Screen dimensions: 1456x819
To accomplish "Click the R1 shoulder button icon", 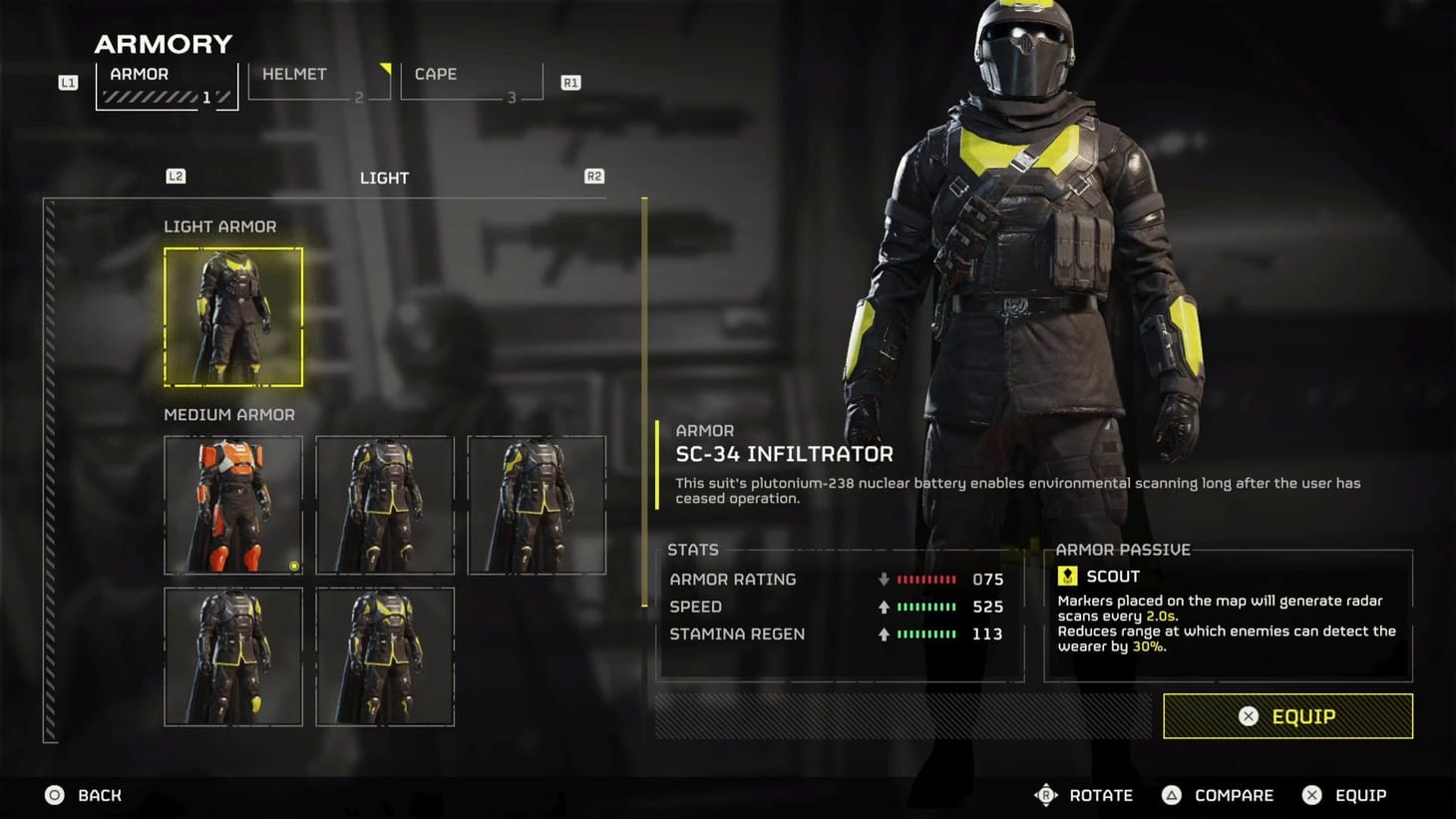I will tap(569, 82).
